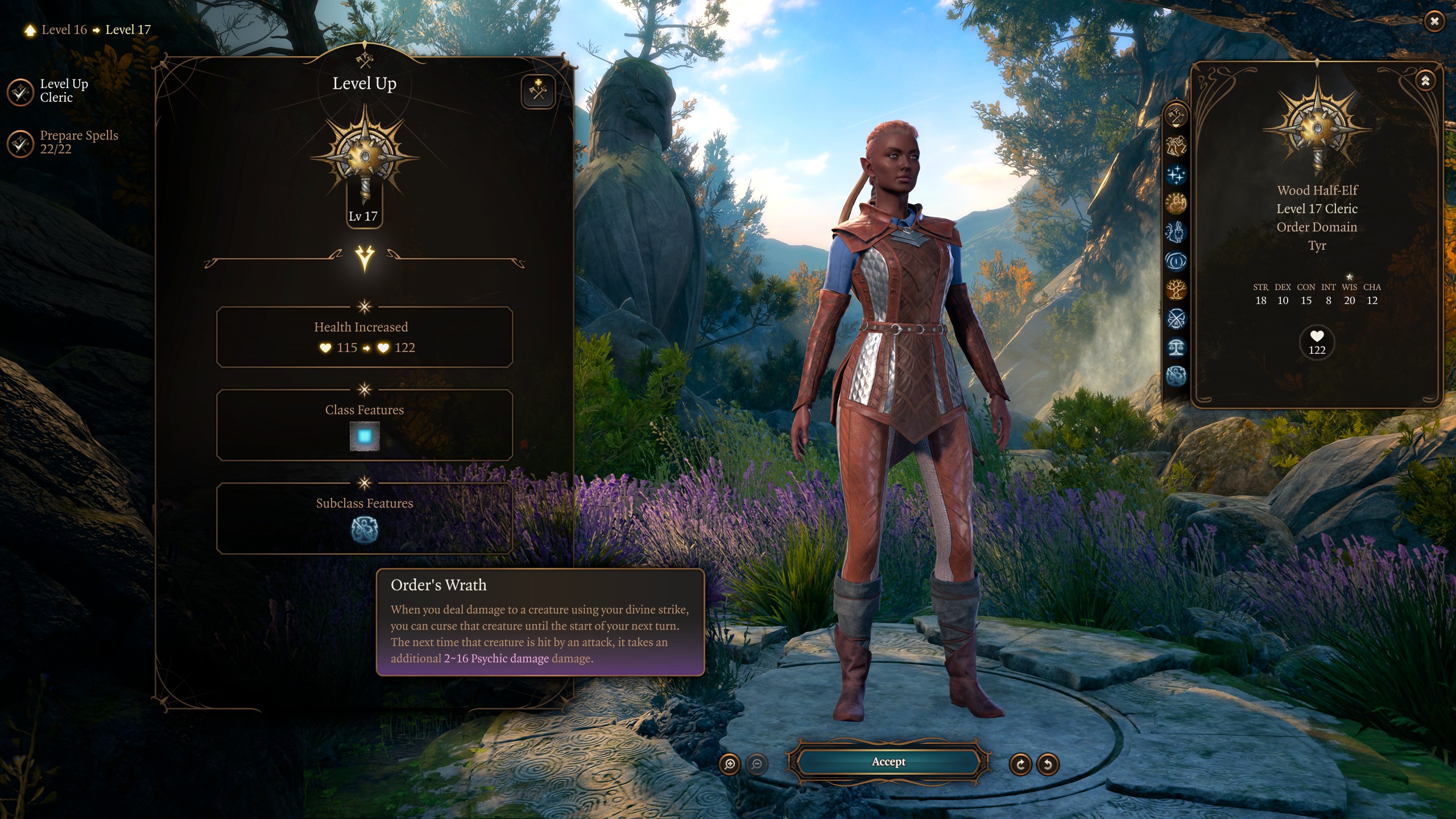The image size is (1456, 819).
Task: Rotate the character clockwise
Action: click(1020, 764)
